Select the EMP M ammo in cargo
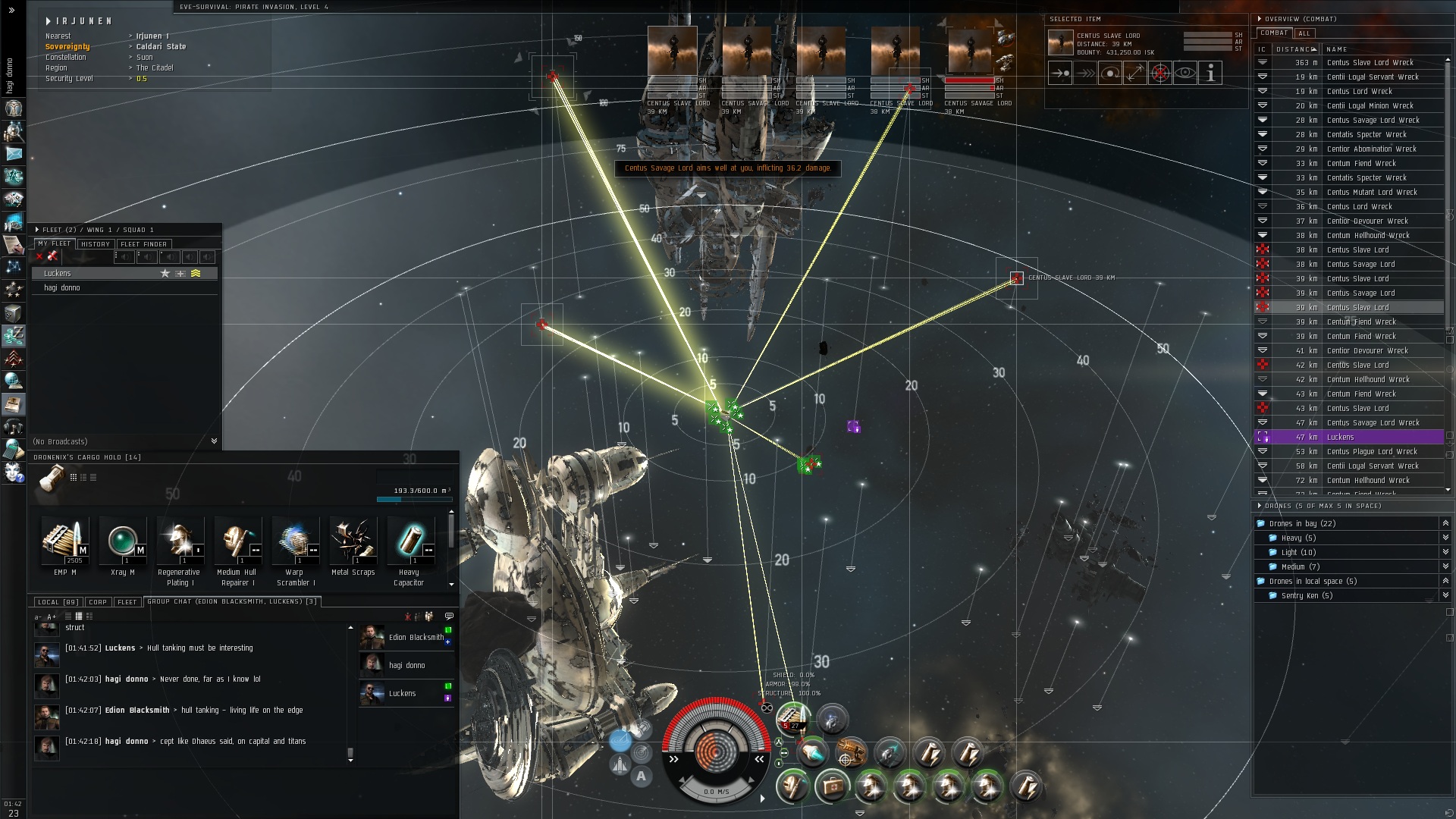The width and height of the screenshot is (1456, 819). click(x=64, y=541)
